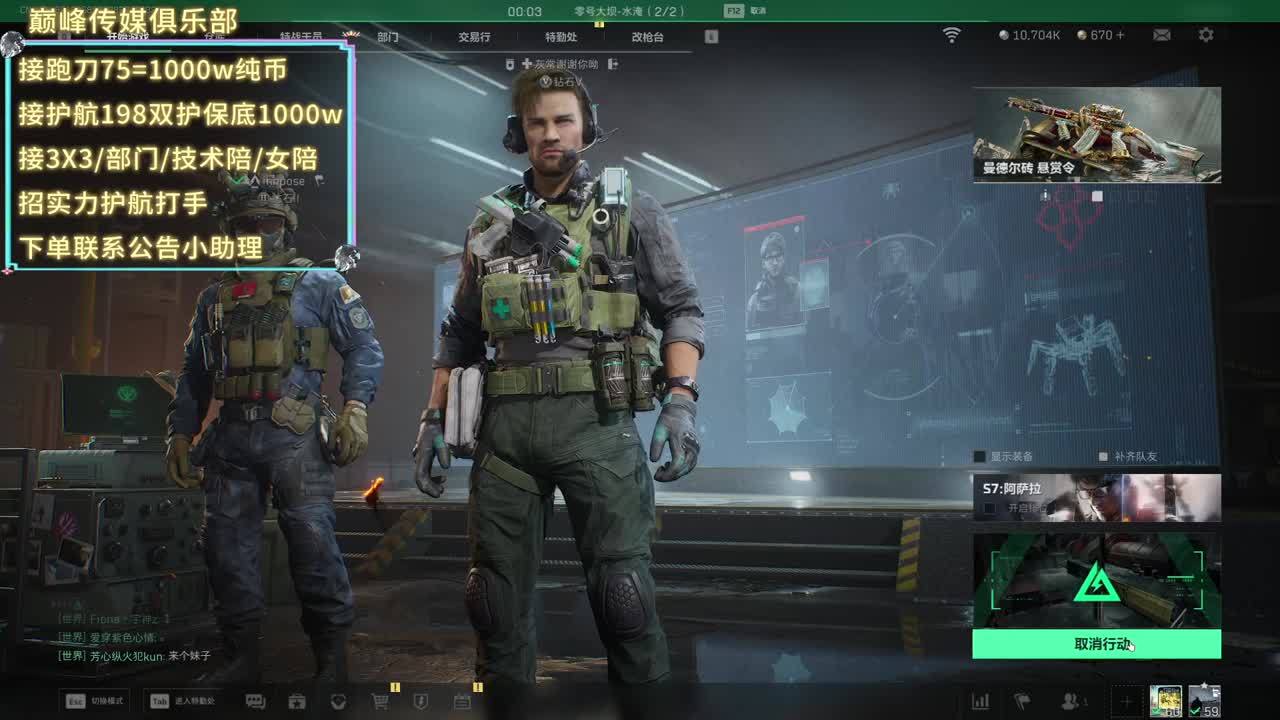Open the S7 阿萨拉 season banner
Viewport: 1280px width, 720px height.
(1096, 497)
